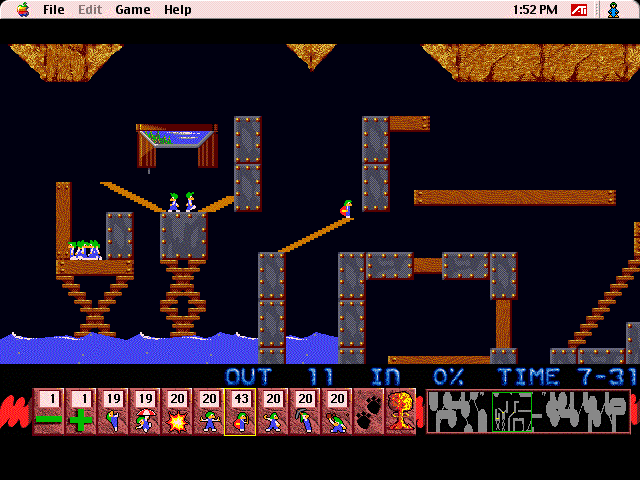Pick the Miner pickaxe skill
The height and width of the screenshot is (480, 640).
[x=304, y=411]
